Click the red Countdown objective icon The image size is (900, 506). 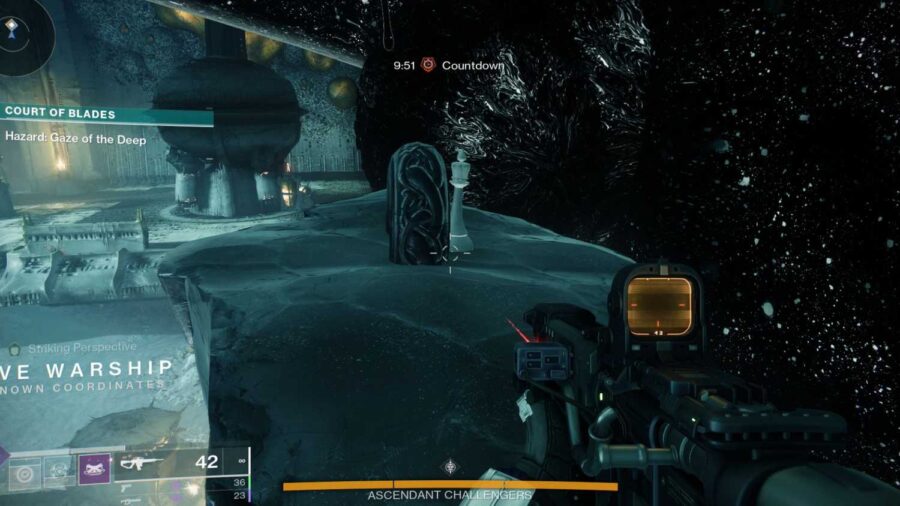click(428, 65)
